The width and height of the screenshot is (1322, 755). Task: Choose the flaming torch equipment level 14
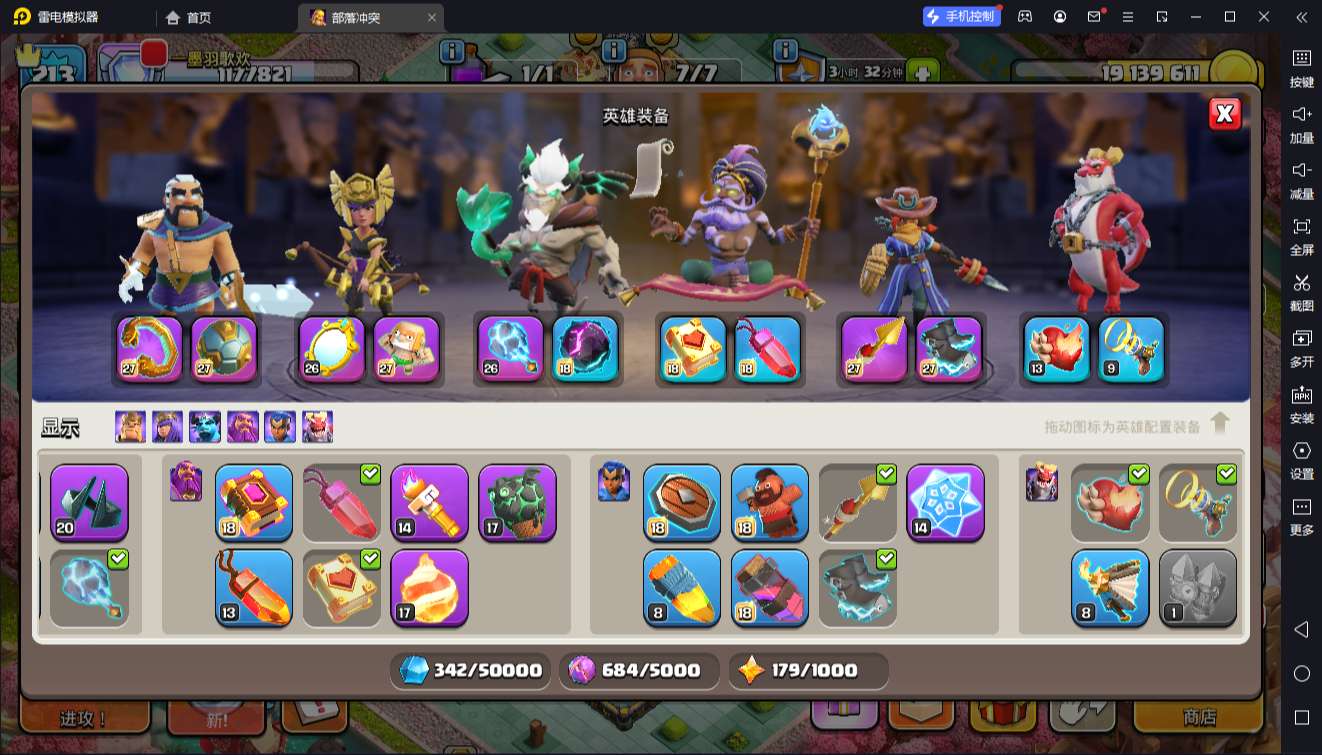pos(429,502)
